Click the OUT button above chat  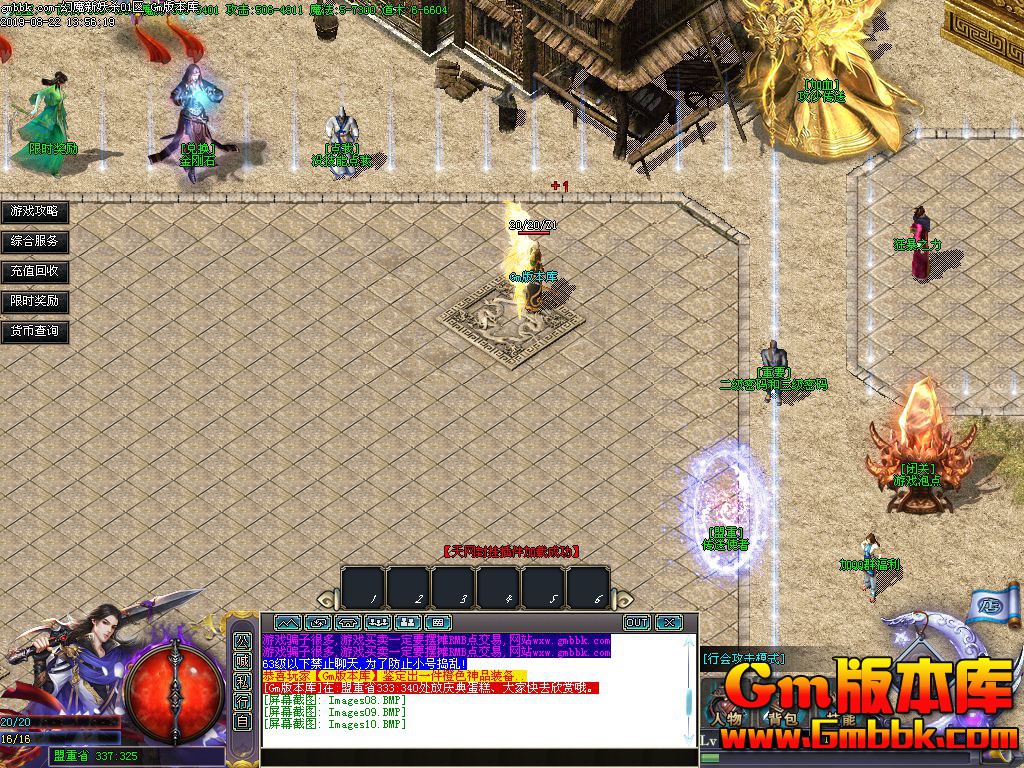pyautogui.click(x=637, y=622)
